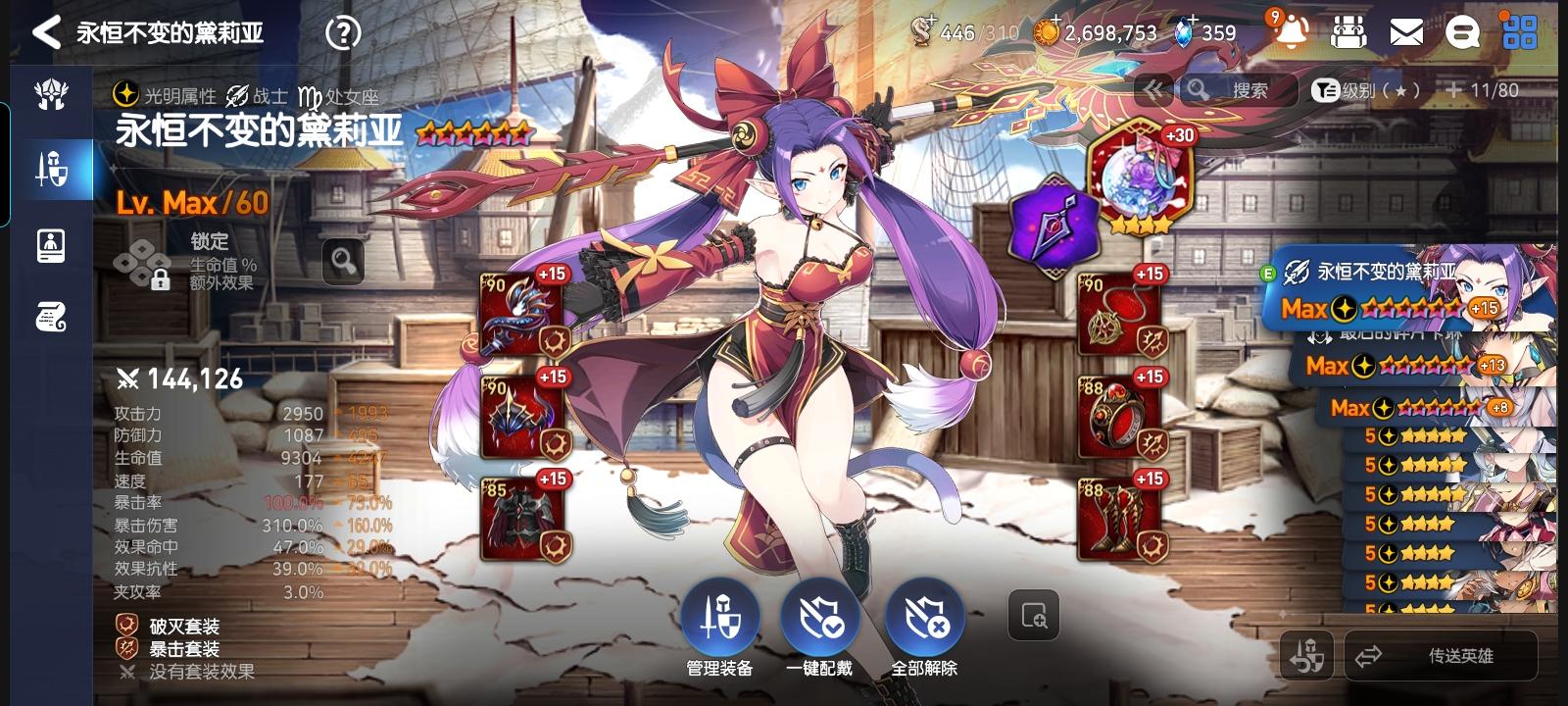Open the inventory backpack icon

tap(1350, 31)
